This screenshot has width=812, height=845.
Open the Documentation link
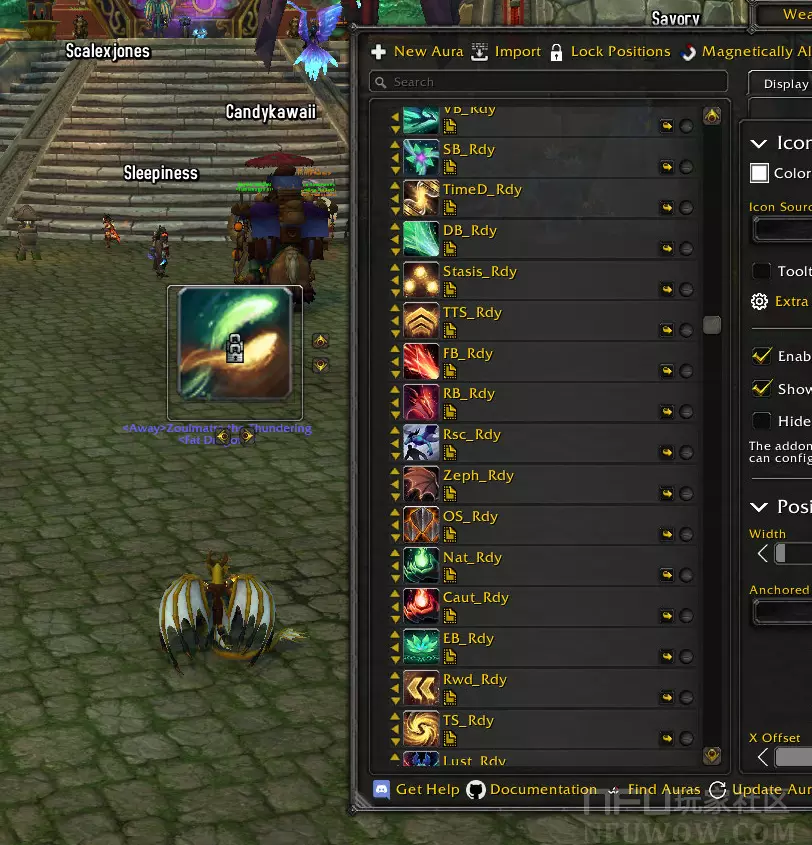(x=532, y=789)
